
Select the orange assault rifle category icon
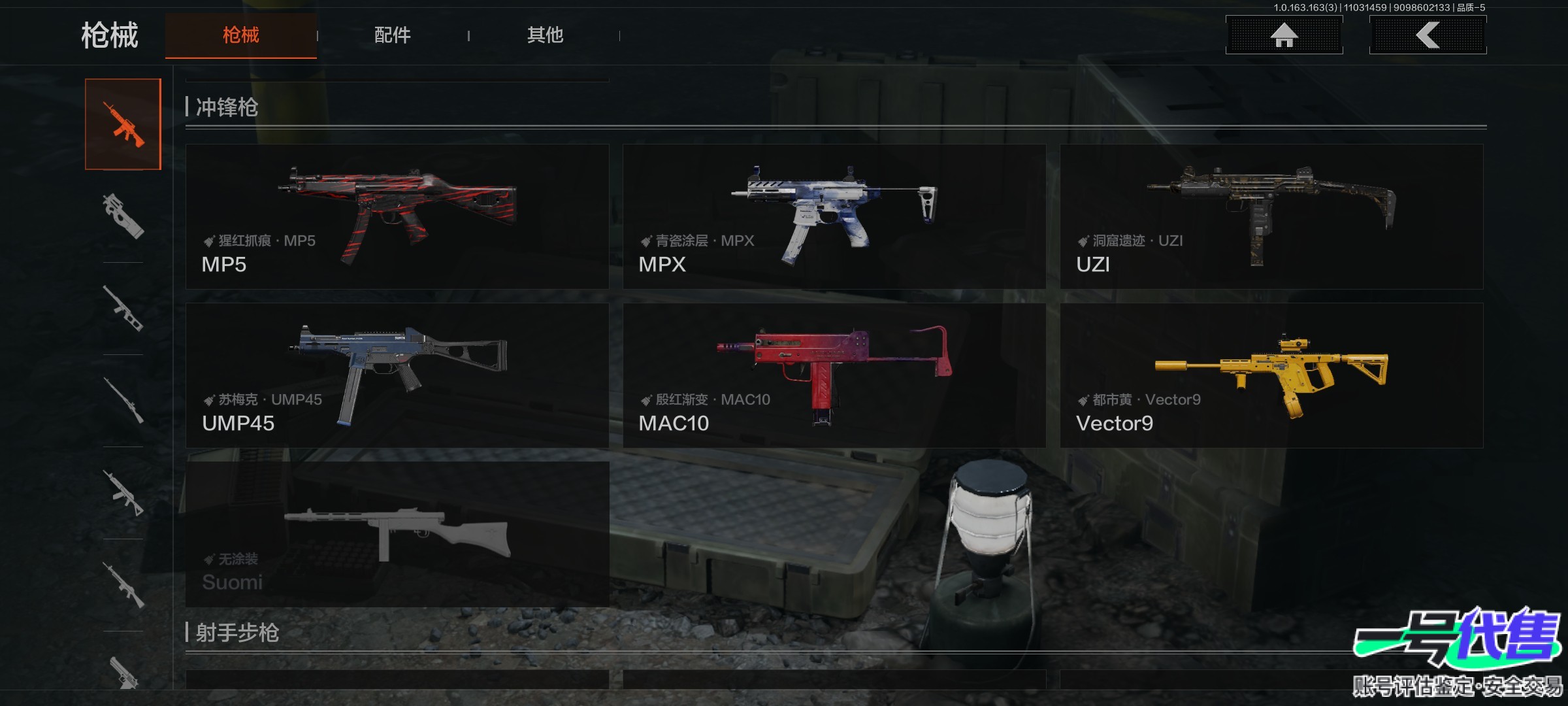123,124
